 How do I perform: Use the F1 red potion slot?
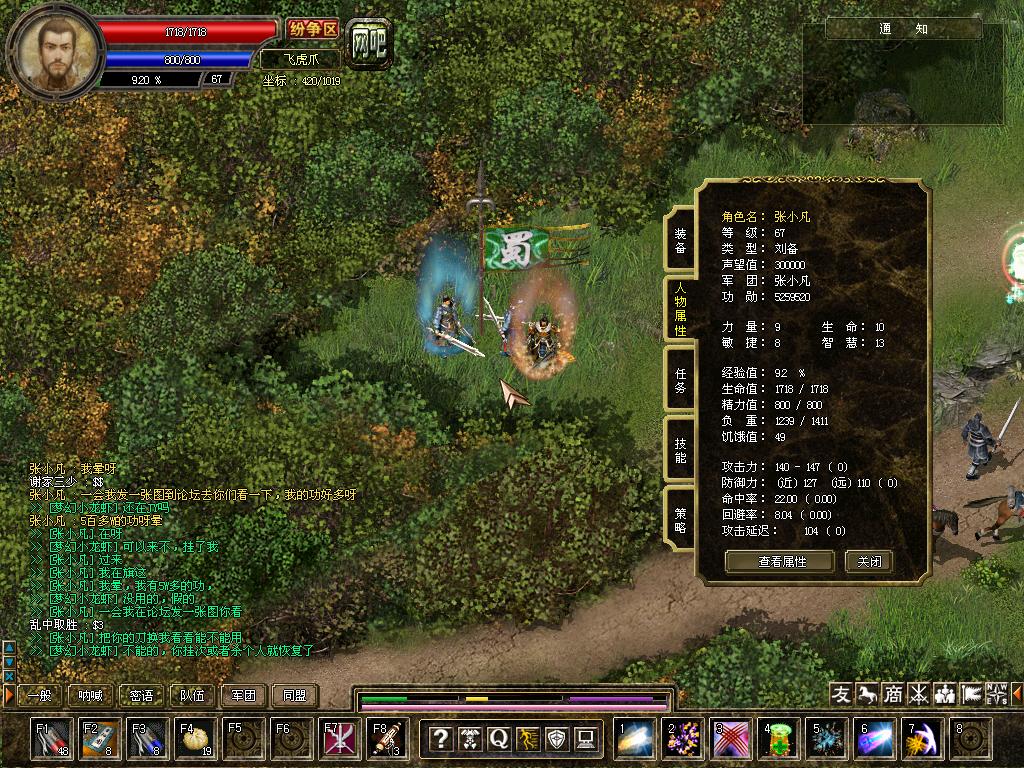pyautogui.click(x=52, y=739)
